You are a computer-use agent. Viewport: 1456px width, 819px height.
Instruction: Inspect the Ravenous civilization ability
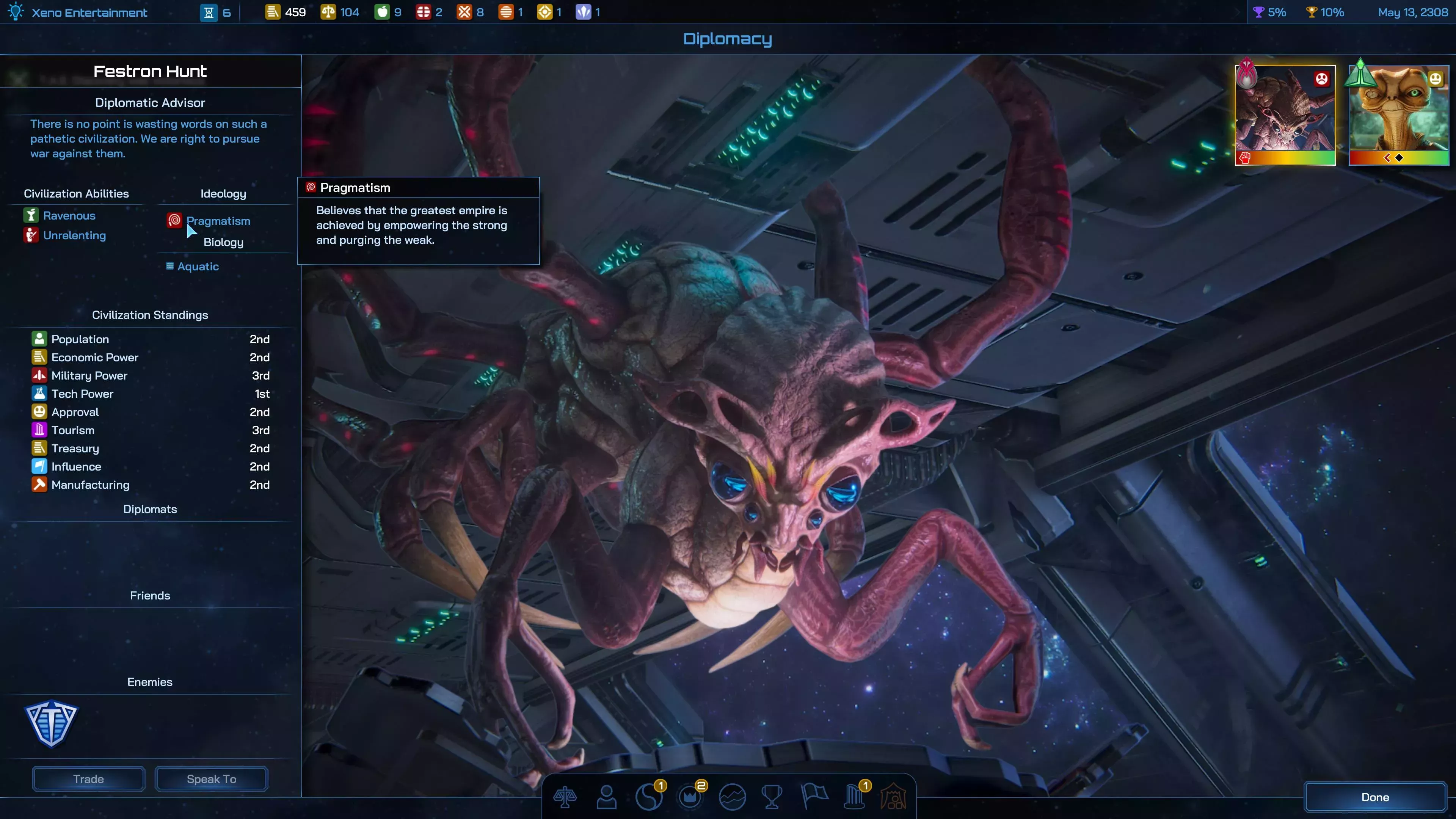click(69, 215)
